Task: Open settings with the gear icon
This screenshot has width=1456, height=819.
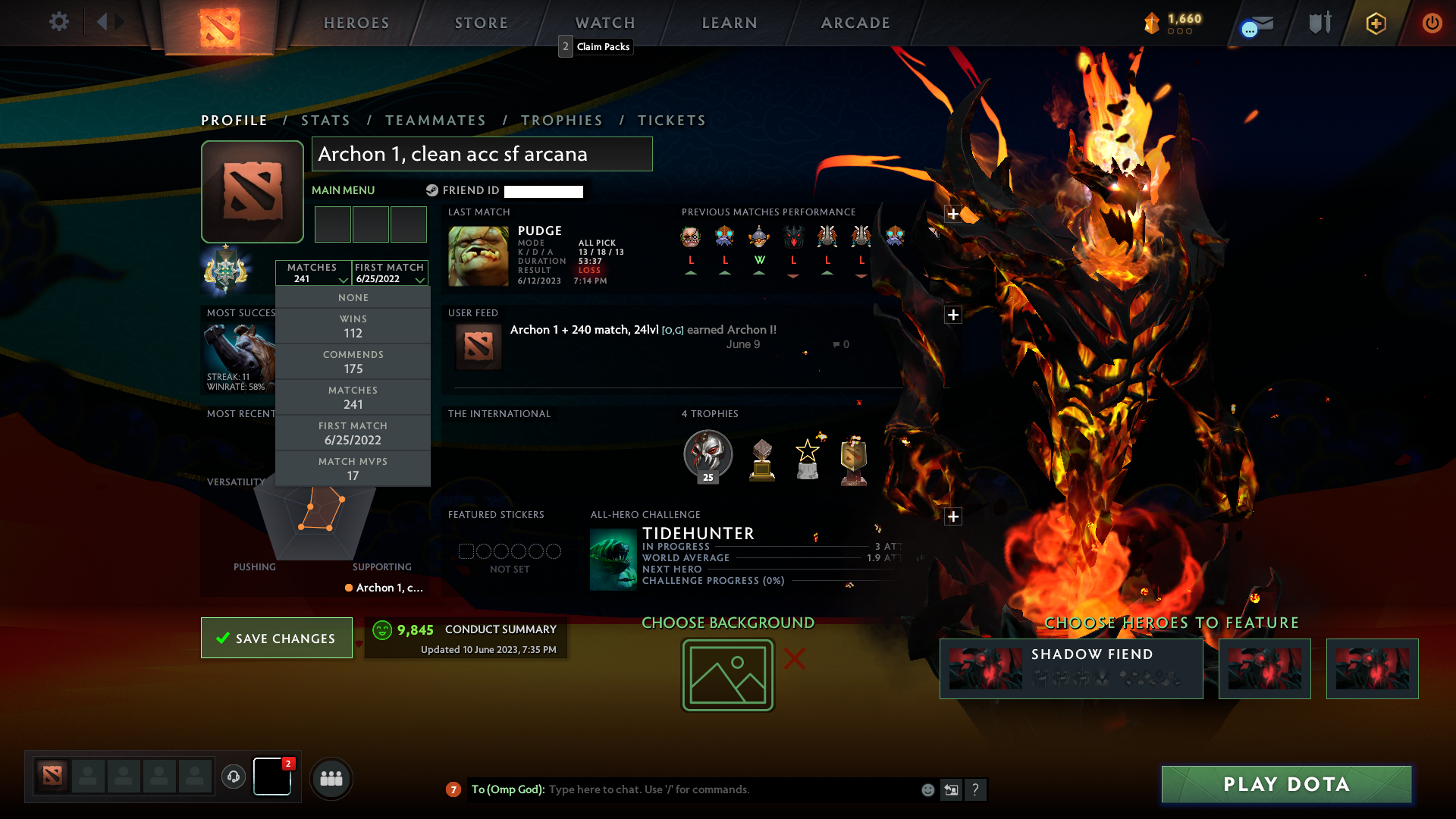Action: tap(58, 22)
